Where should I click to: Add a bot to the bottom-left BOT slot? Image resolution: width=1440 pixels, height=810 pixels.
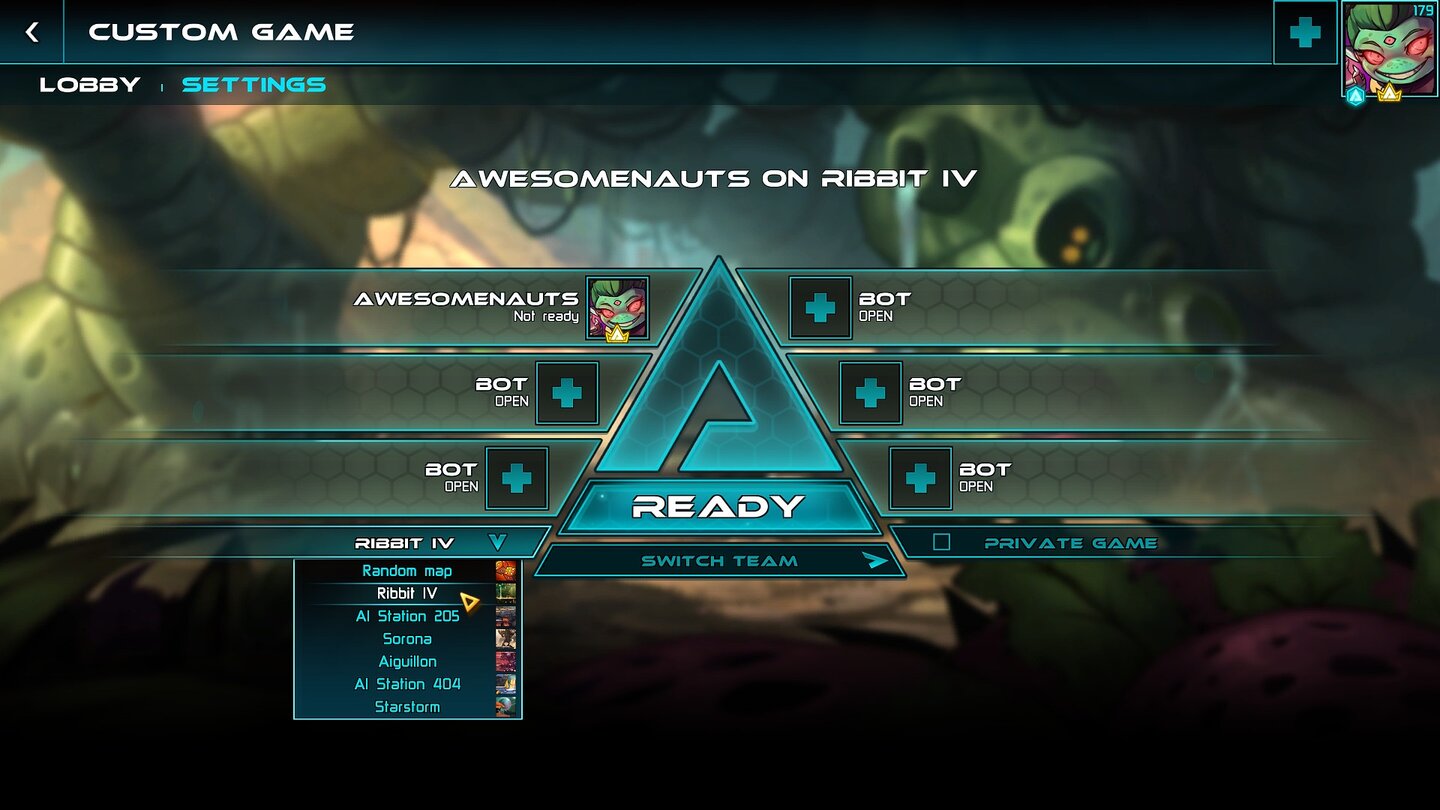pos(516,478)
